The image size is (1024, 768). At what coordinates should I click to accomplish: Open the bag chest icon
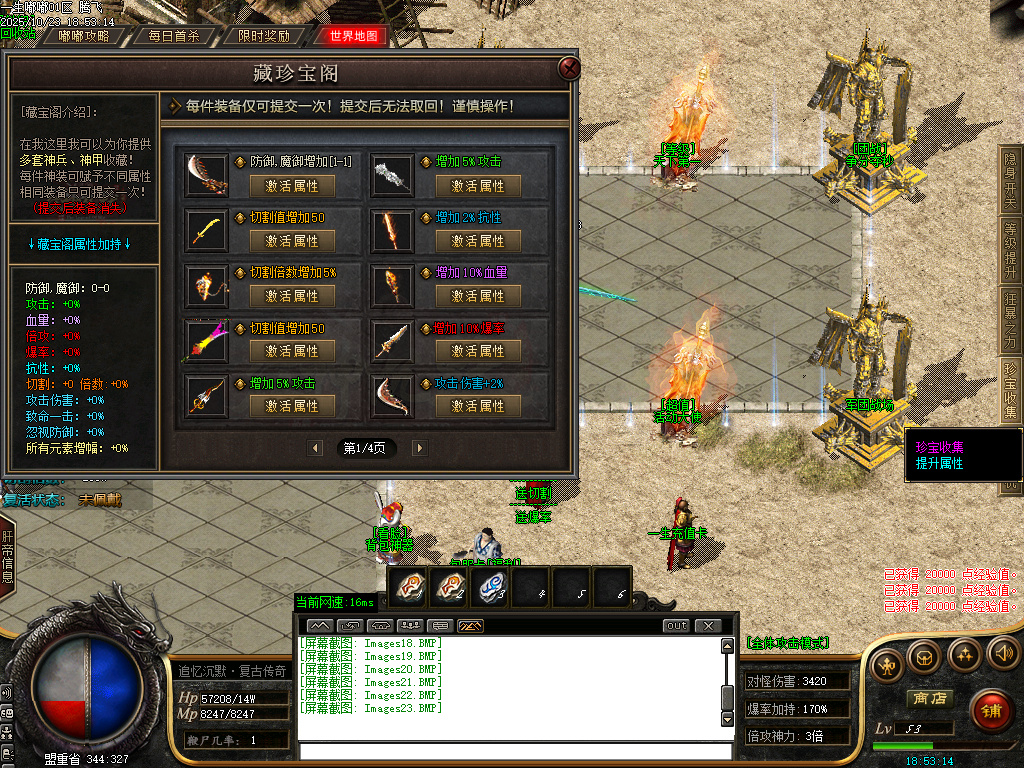[x=926, y=655]
